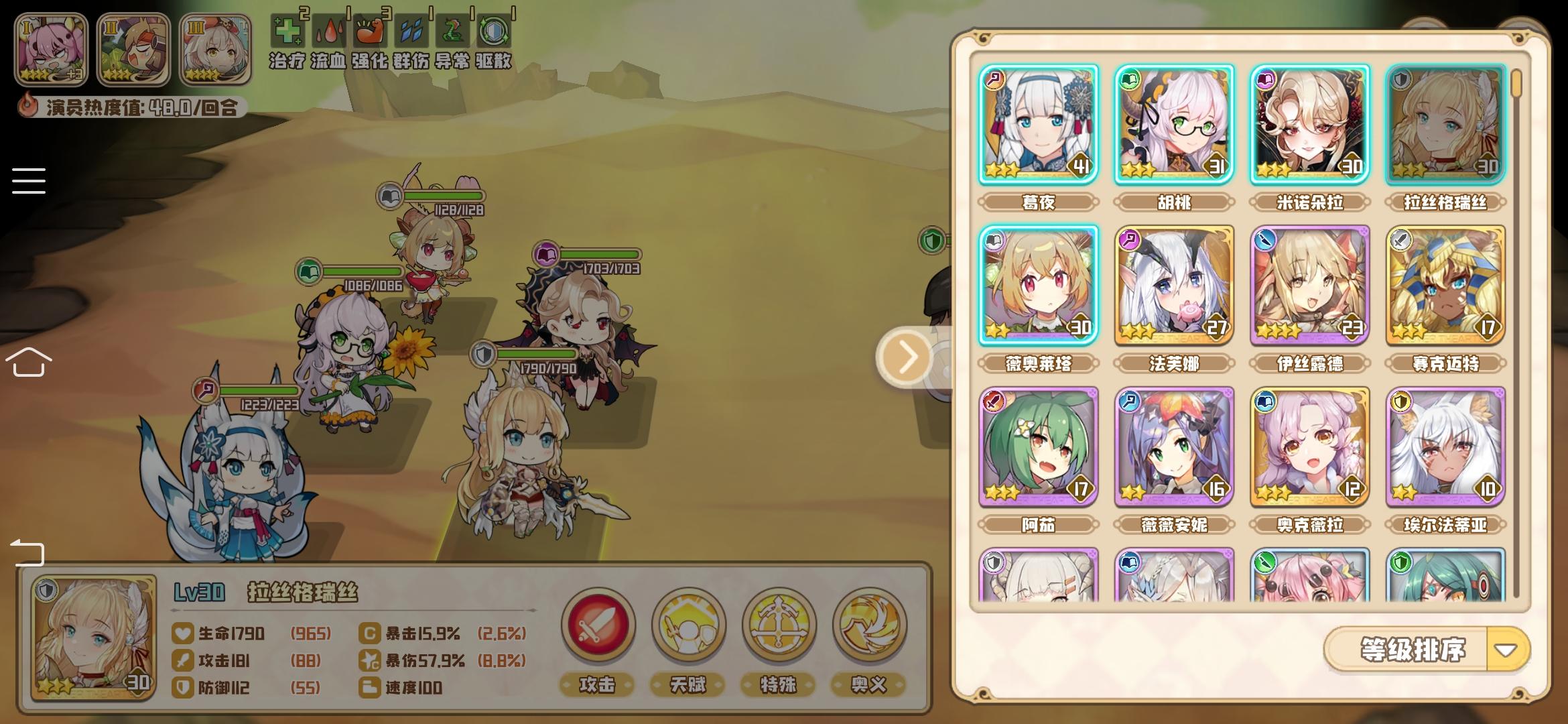Select the 赛克迈特 character thumbnail
This screenshot has width=1568, height=724.
pyautogui.click(x=1443, y=285)
